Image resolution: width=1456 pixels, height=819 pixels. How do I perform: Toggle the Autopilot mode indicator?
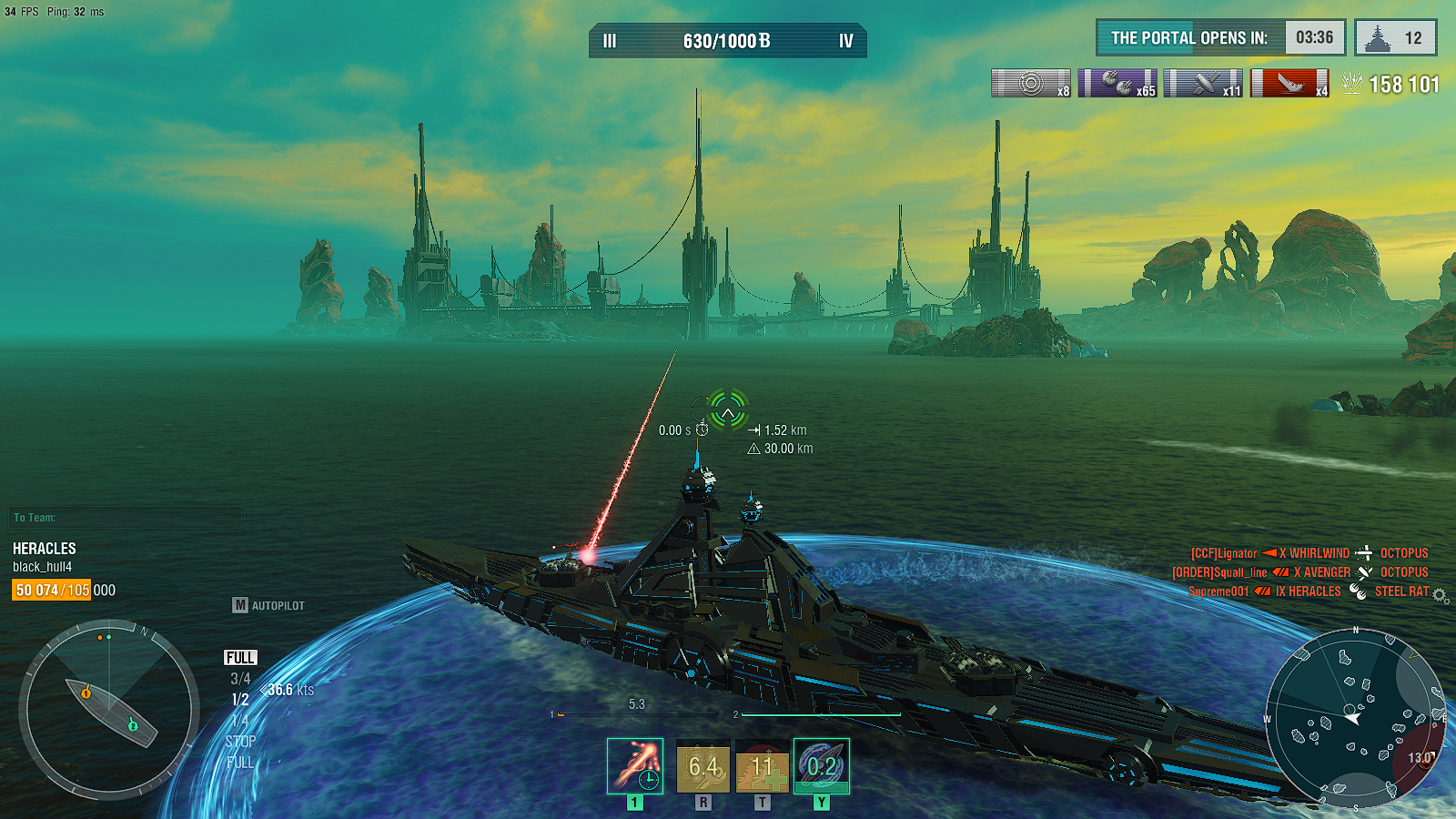(x=269, y=605)
